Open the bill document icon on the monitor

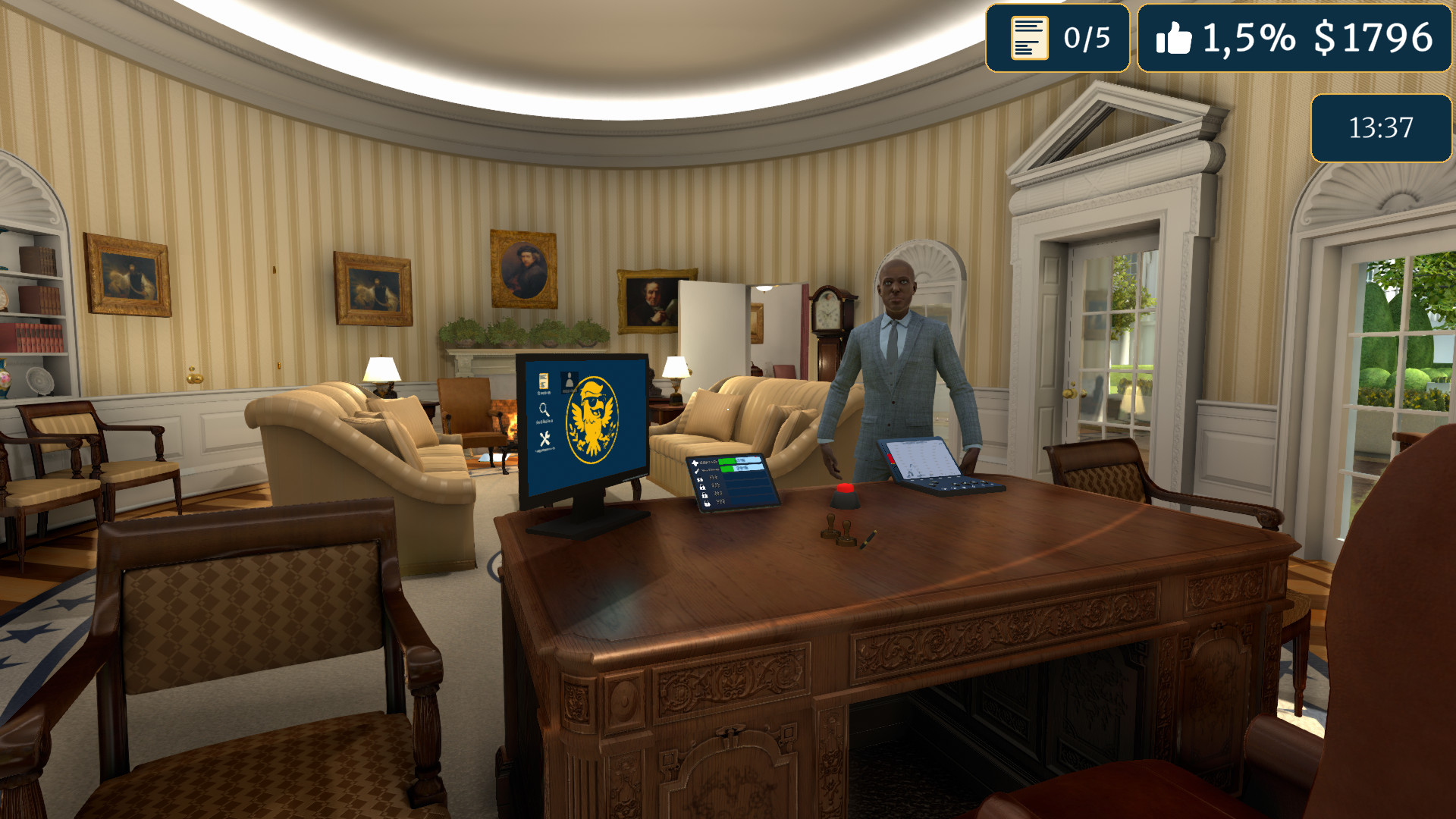(x=543, y=381)
